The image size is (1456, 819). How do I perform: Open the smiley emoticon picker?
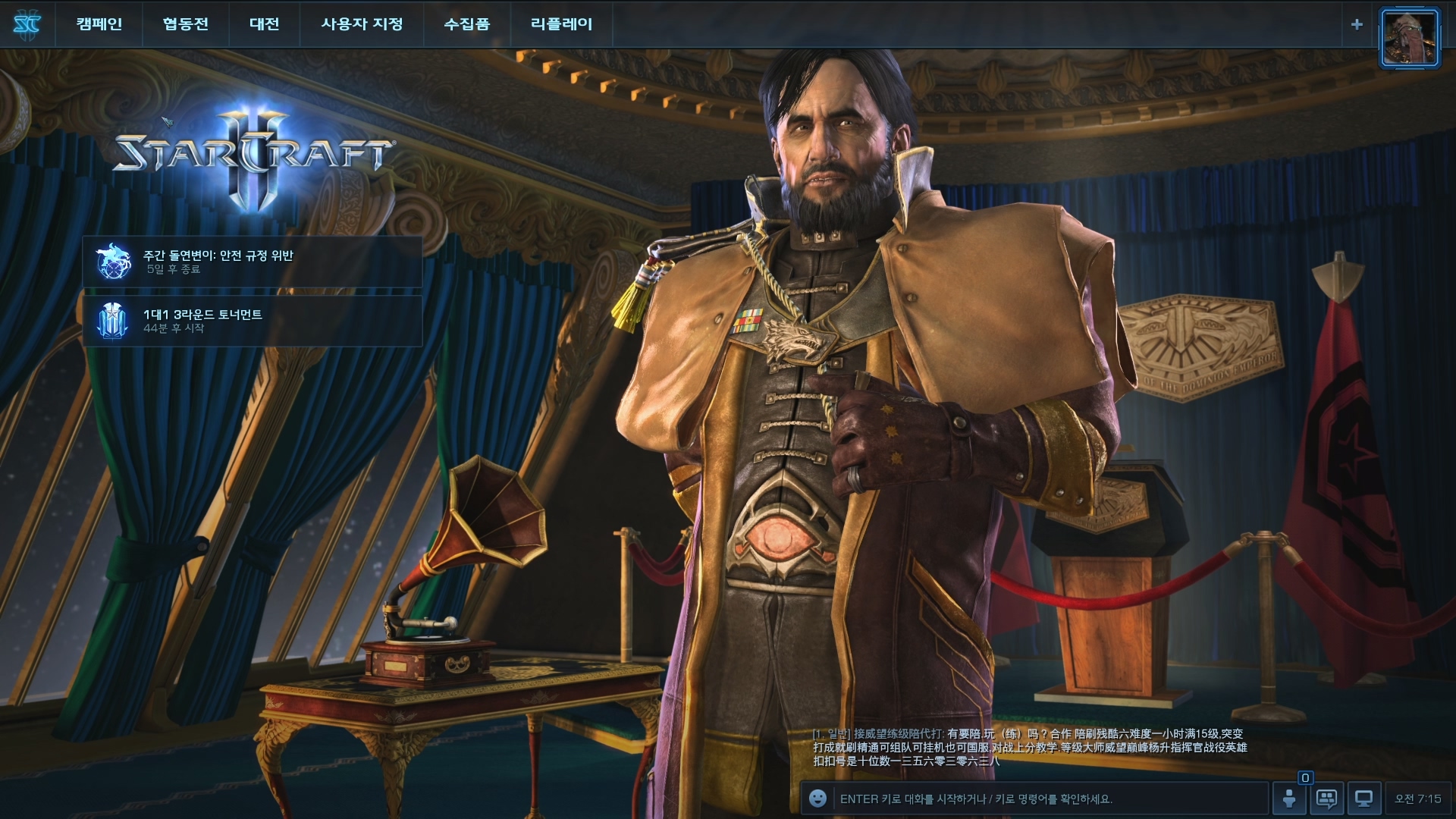tap(817, 799)
